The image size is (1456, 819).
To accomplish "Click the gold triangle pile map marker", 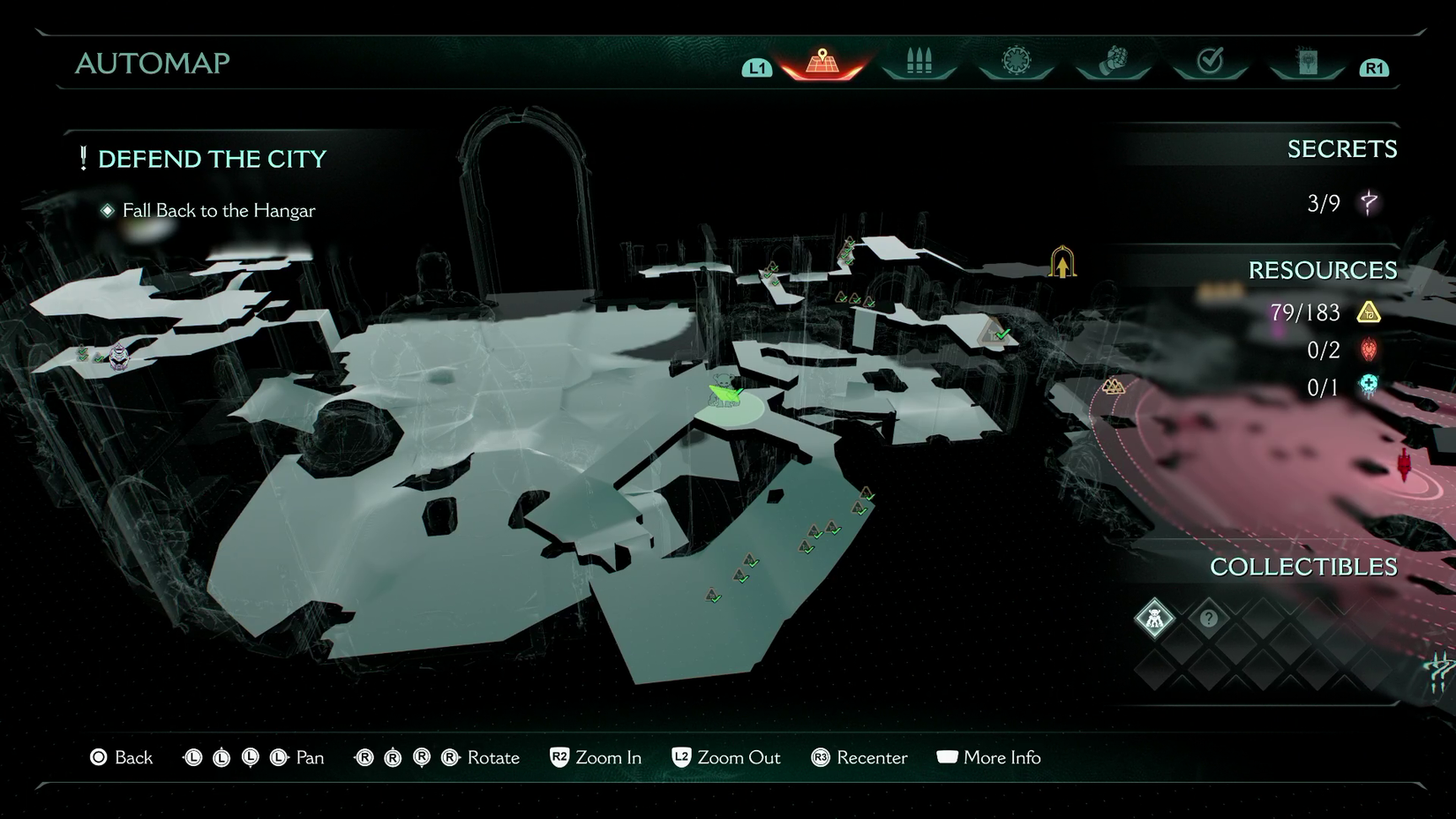I will (x=1113, y=387).
